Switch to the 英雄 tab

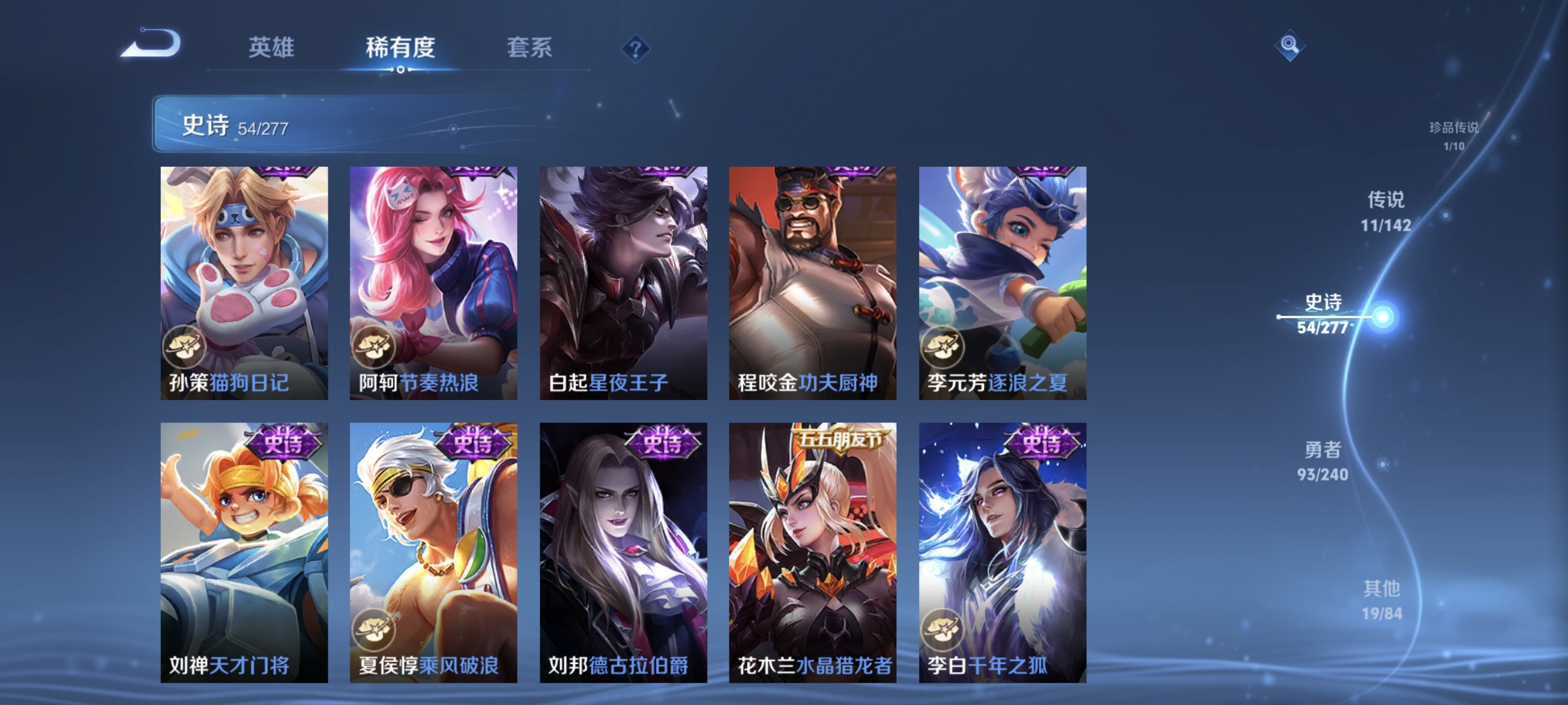[x=270, y=49]
